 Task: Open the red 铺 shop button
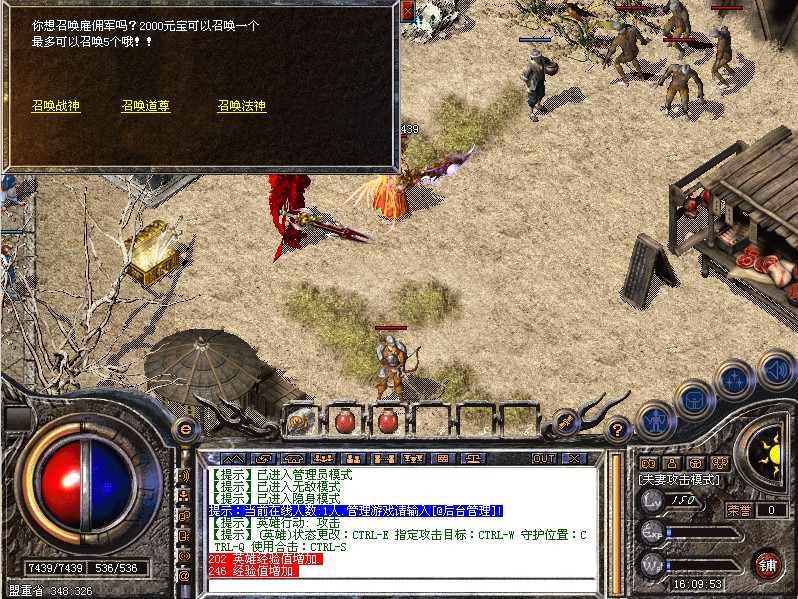(768, 563)
